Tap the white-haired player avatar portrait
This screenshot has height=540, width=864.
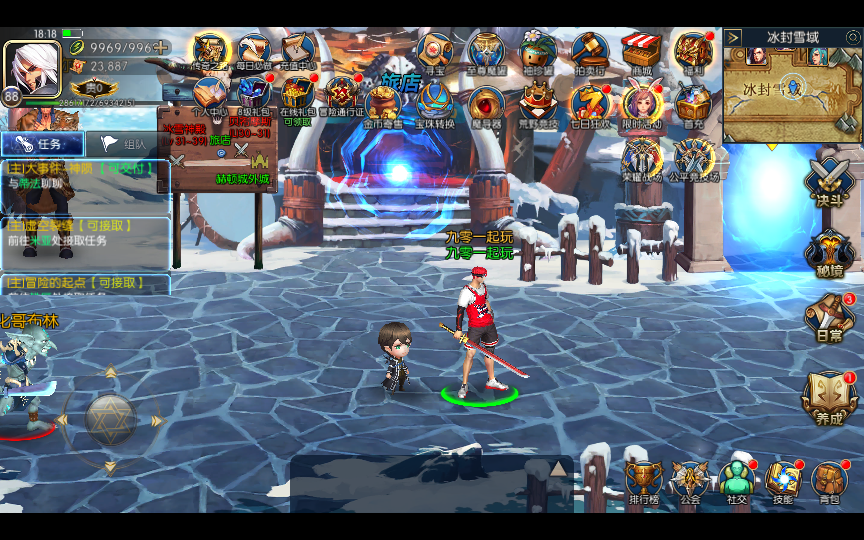point(31,66)
